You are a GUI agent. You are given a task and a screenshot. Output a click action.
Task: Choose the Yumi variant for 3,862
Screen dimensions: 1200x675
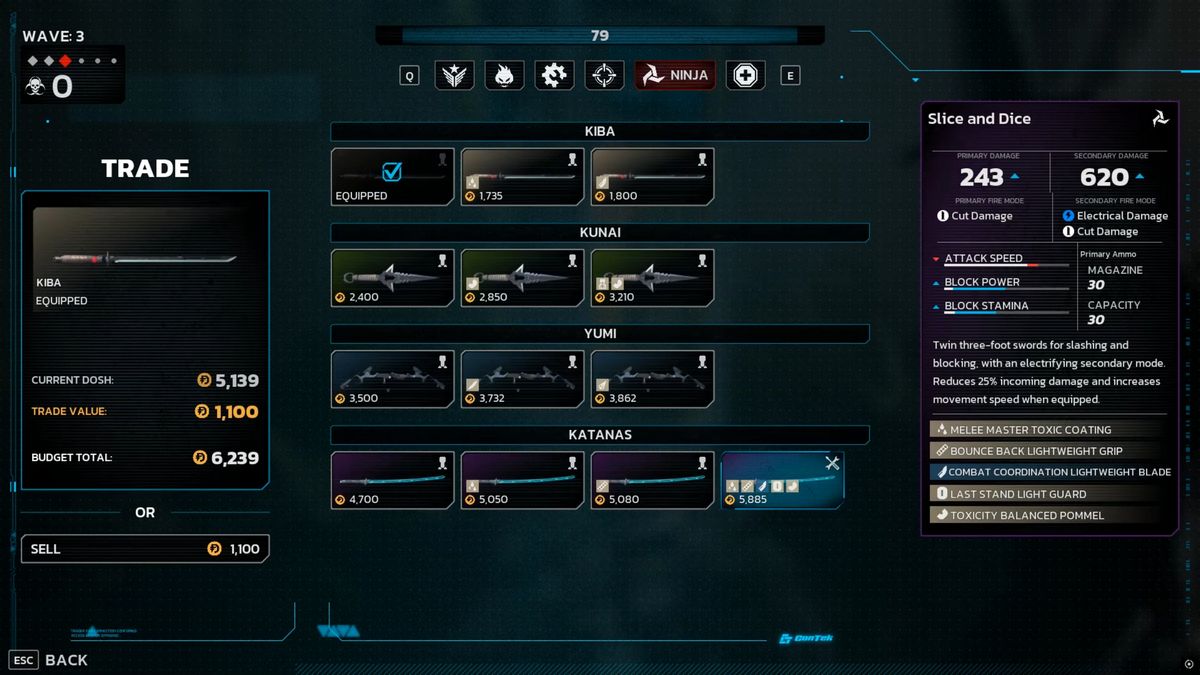(652, 378)
